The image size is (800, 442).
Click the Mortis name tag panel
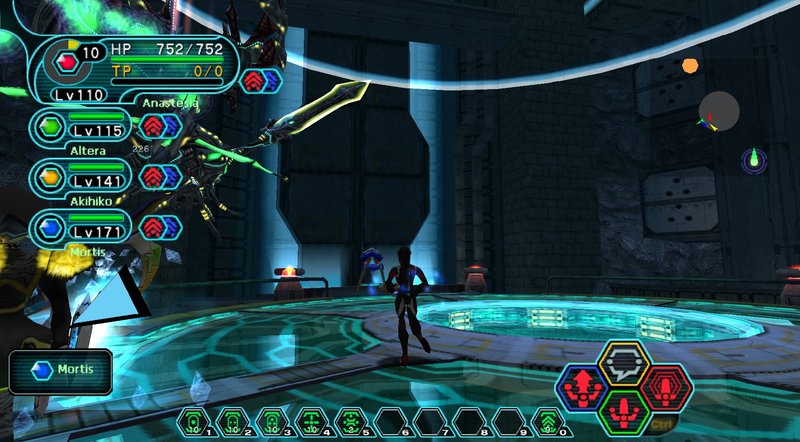click(x=59, y=371)
